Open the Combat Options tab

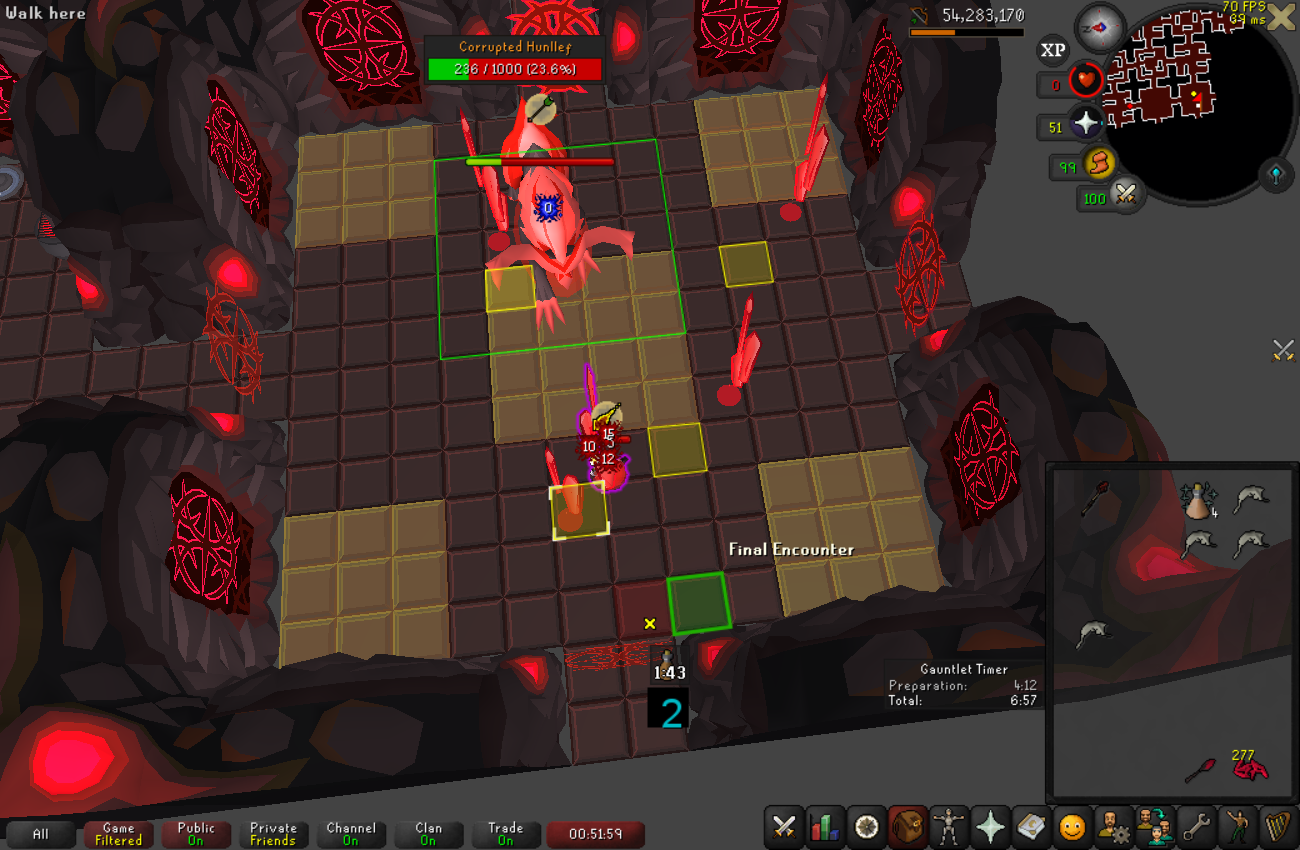[785, 827]
